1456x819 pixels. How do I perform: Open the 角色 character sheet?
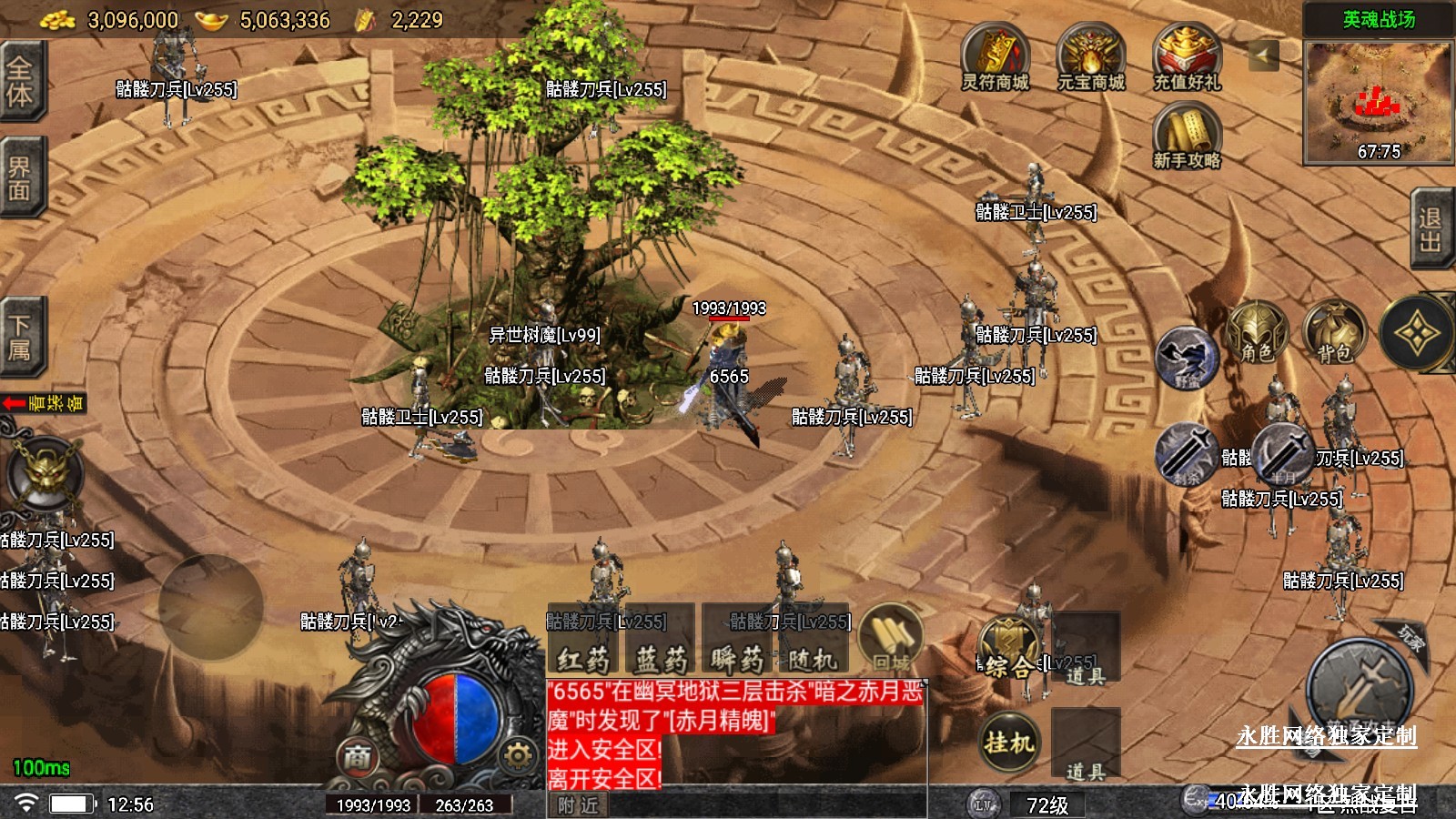click(x=1256, y=334)
